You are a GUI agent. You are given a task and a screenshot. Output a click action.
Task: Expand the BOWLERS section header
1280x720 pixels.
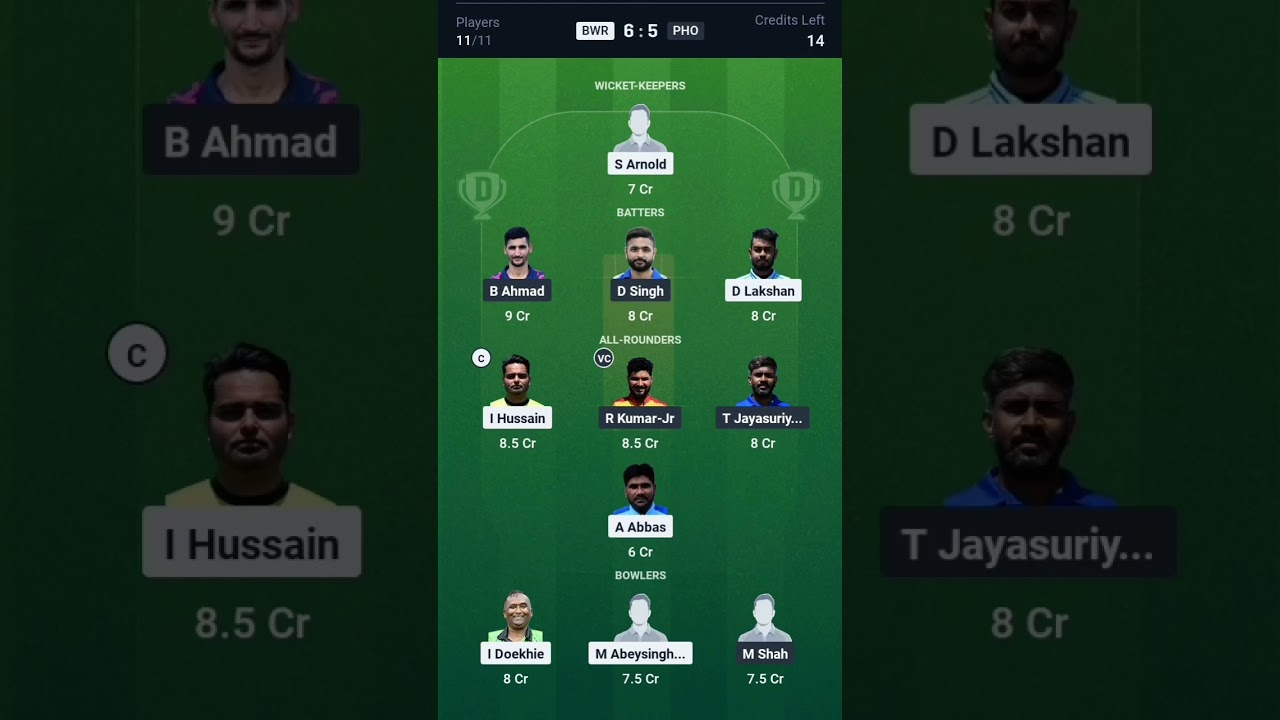(x=640, y=575)
